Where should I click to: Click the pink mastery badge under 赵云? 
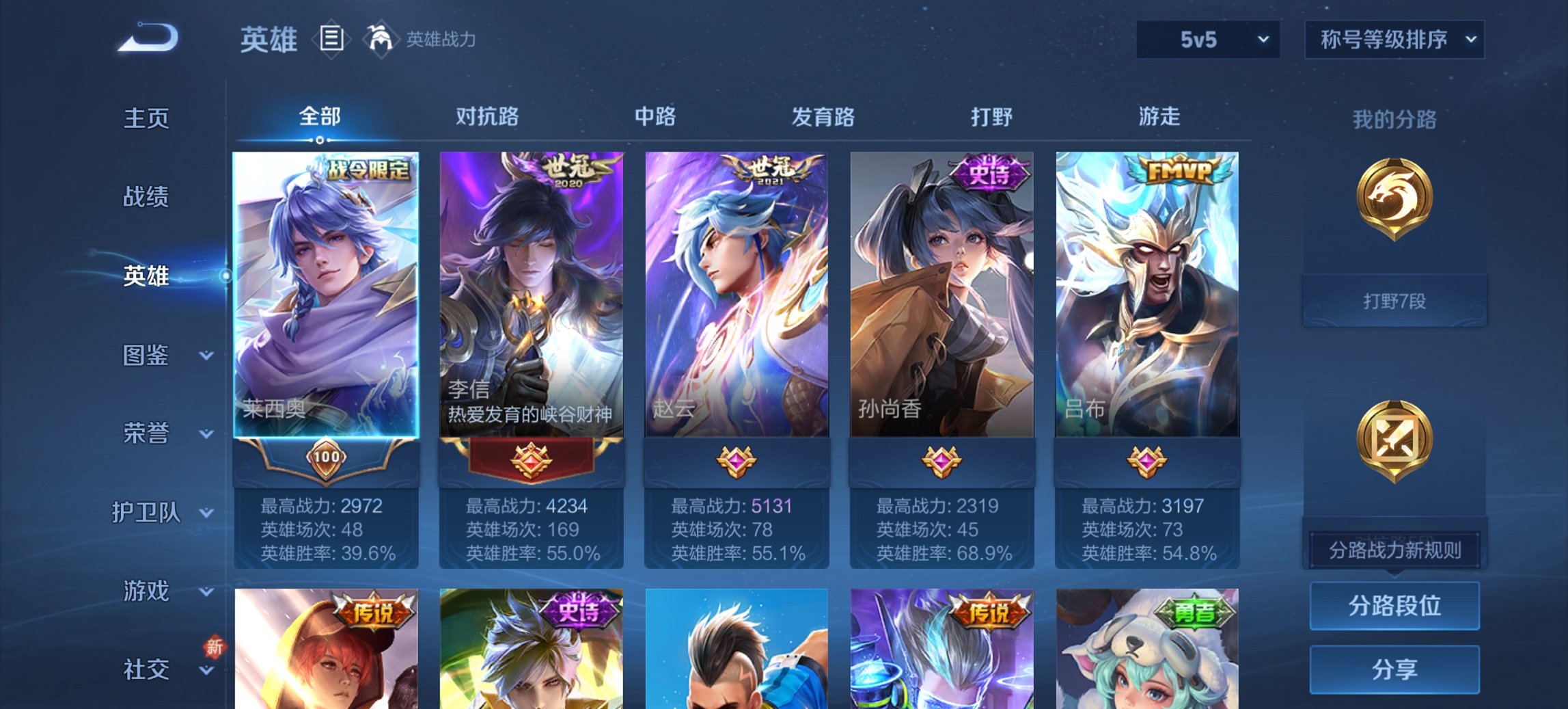pyautogui.click(x=738, y=460)
